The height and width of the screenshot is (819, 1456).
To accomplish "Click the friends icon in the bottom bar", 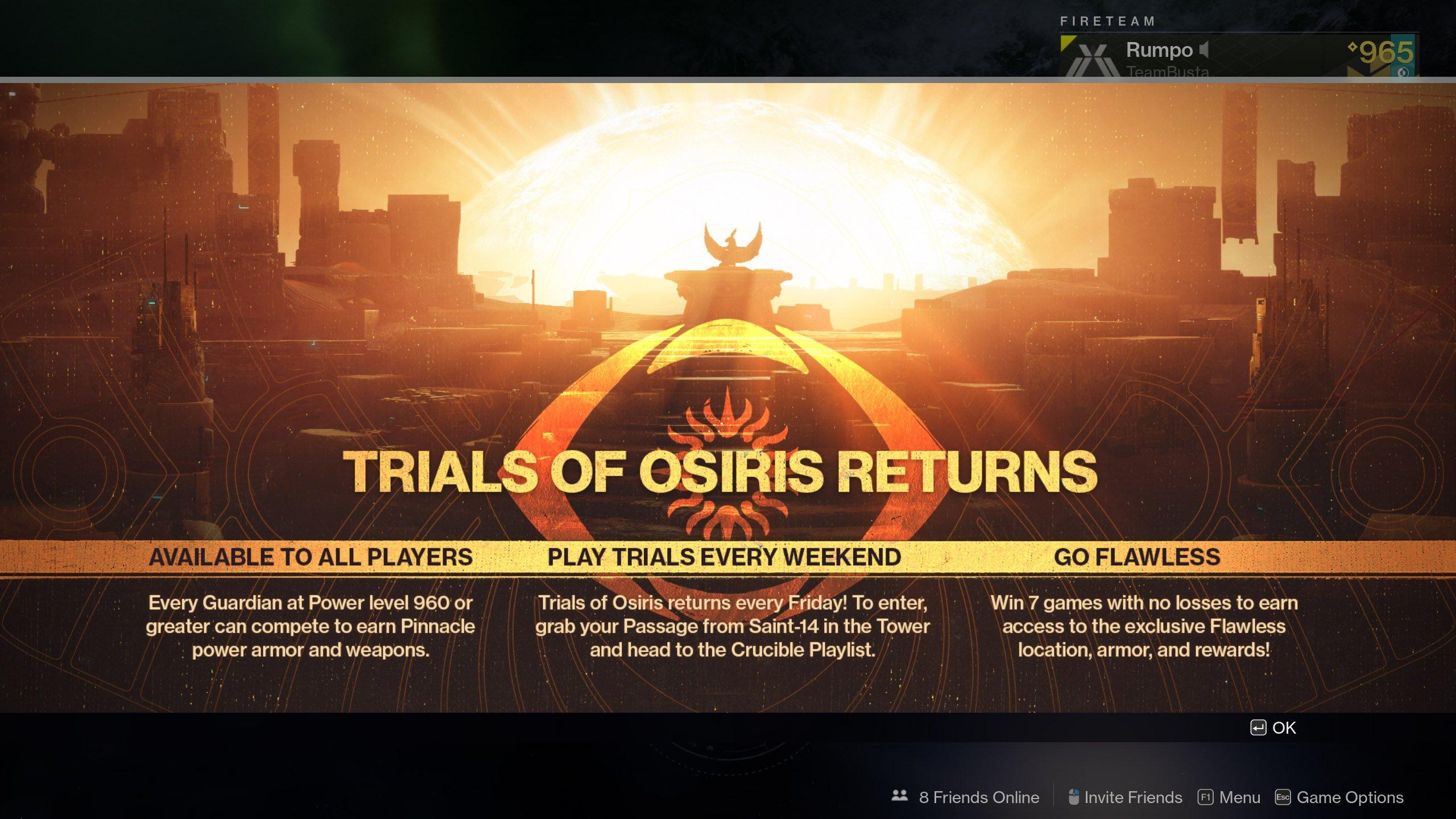I will (899, 797).
